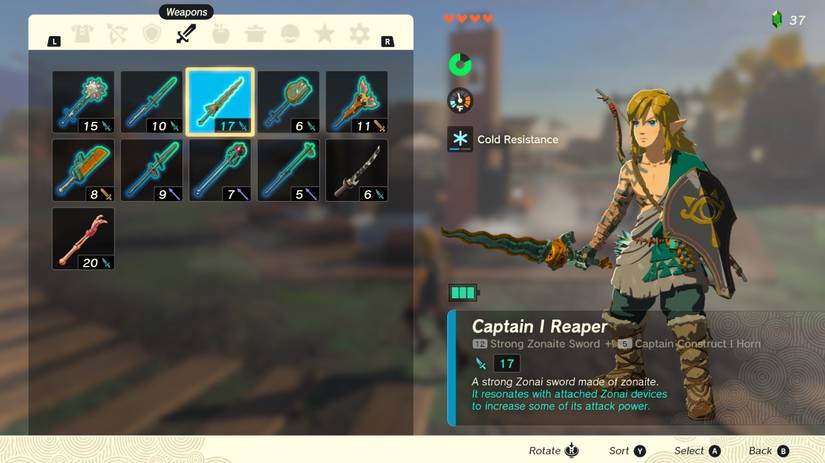Choose the red claw arm with attack 20
The height and width of the screenshot is (463, 825).
(x=83, y=238)
